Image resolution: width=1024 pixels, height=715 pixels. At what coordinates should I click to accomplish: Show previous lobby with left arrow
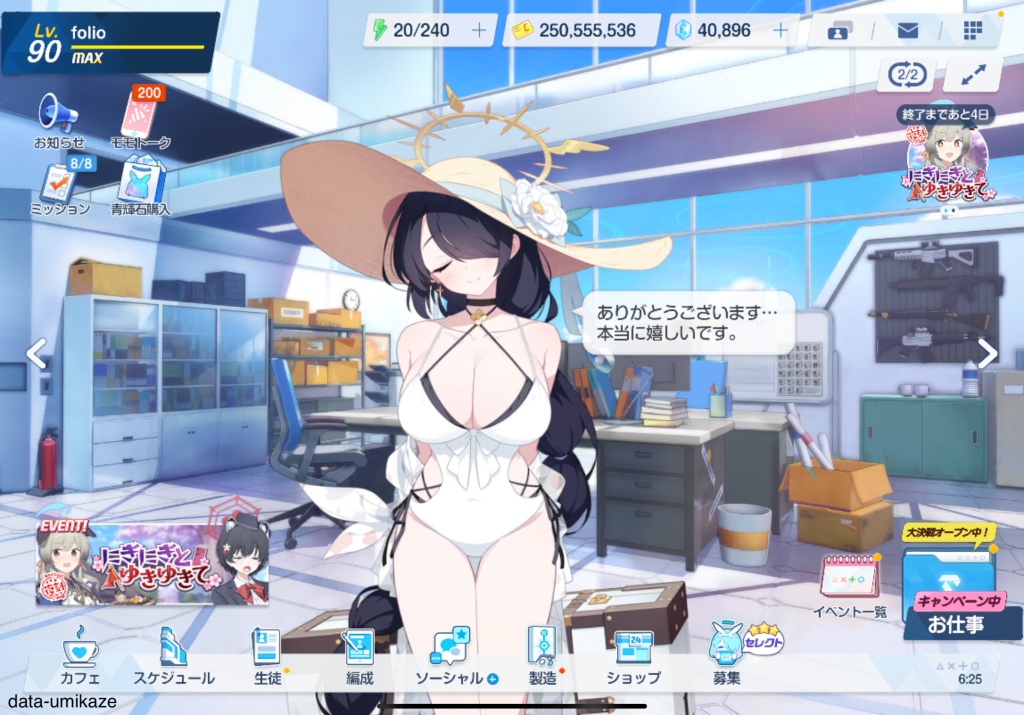pyautogui.click(x=36, y=352)
